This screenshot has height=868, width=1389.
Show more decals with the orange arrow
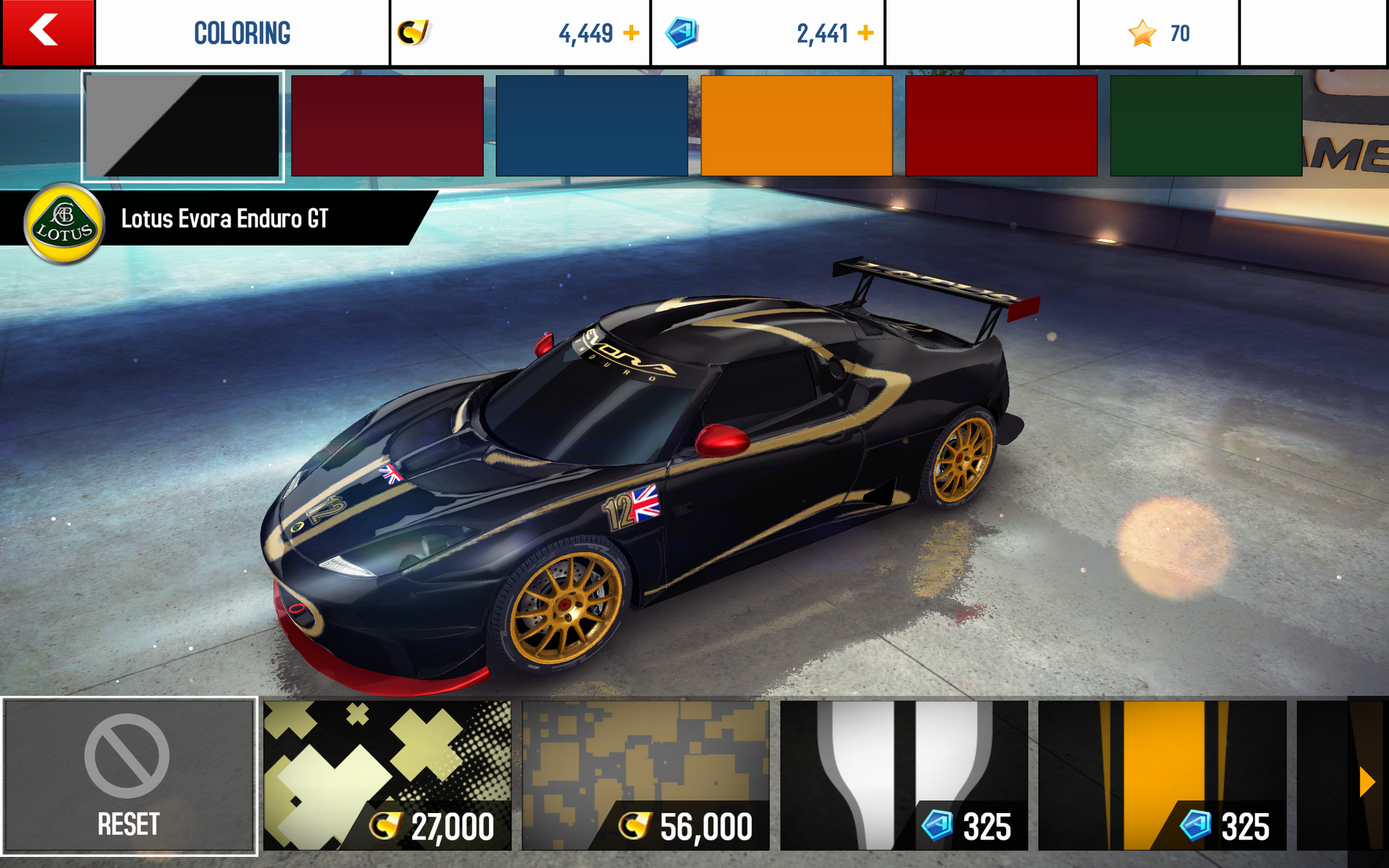(1366, 782)
